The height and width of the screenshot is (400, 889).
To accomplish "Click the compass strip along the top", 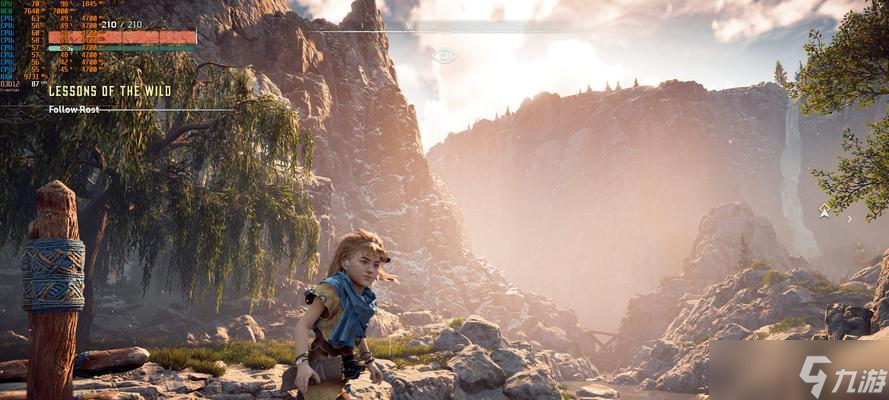I will coord(443,31).
